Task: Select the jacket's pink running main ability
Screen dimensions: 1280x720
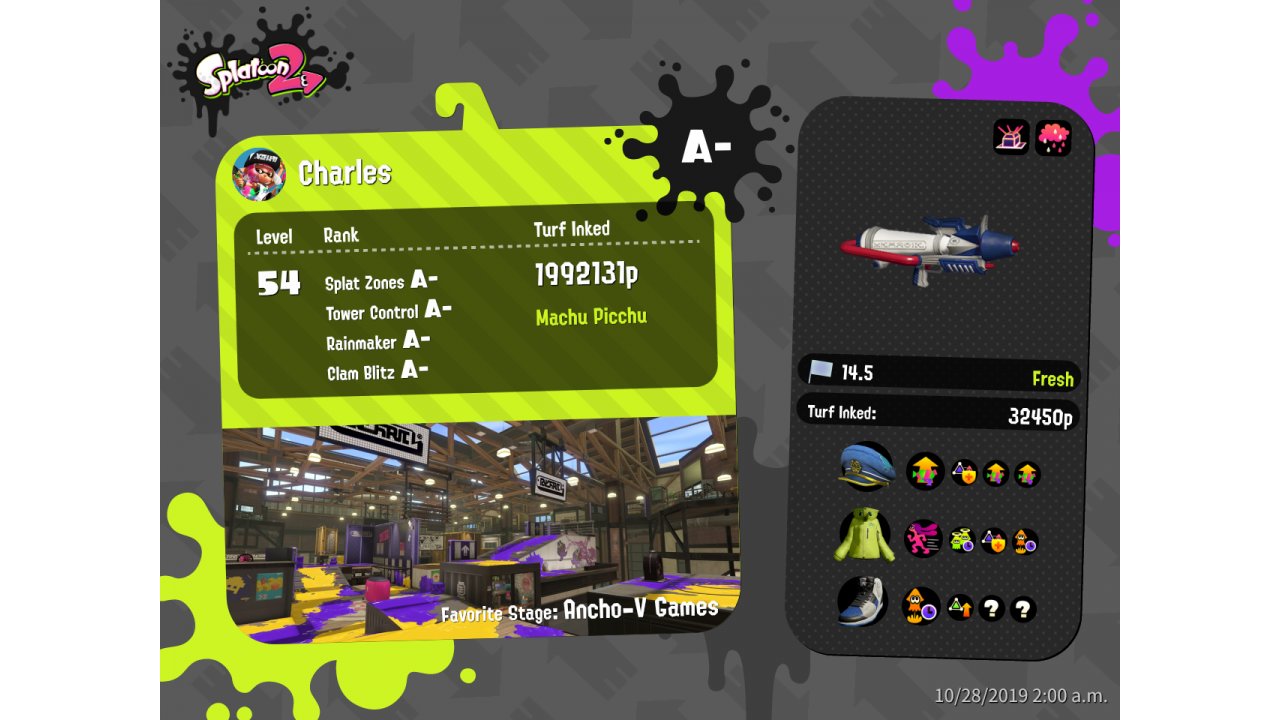Action: click(x=923, y=539)
